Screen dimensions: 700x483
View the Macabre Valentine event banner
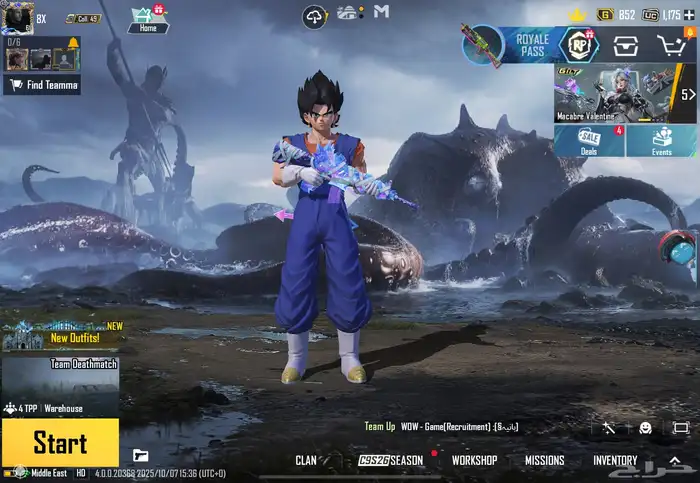pos(616,94)
